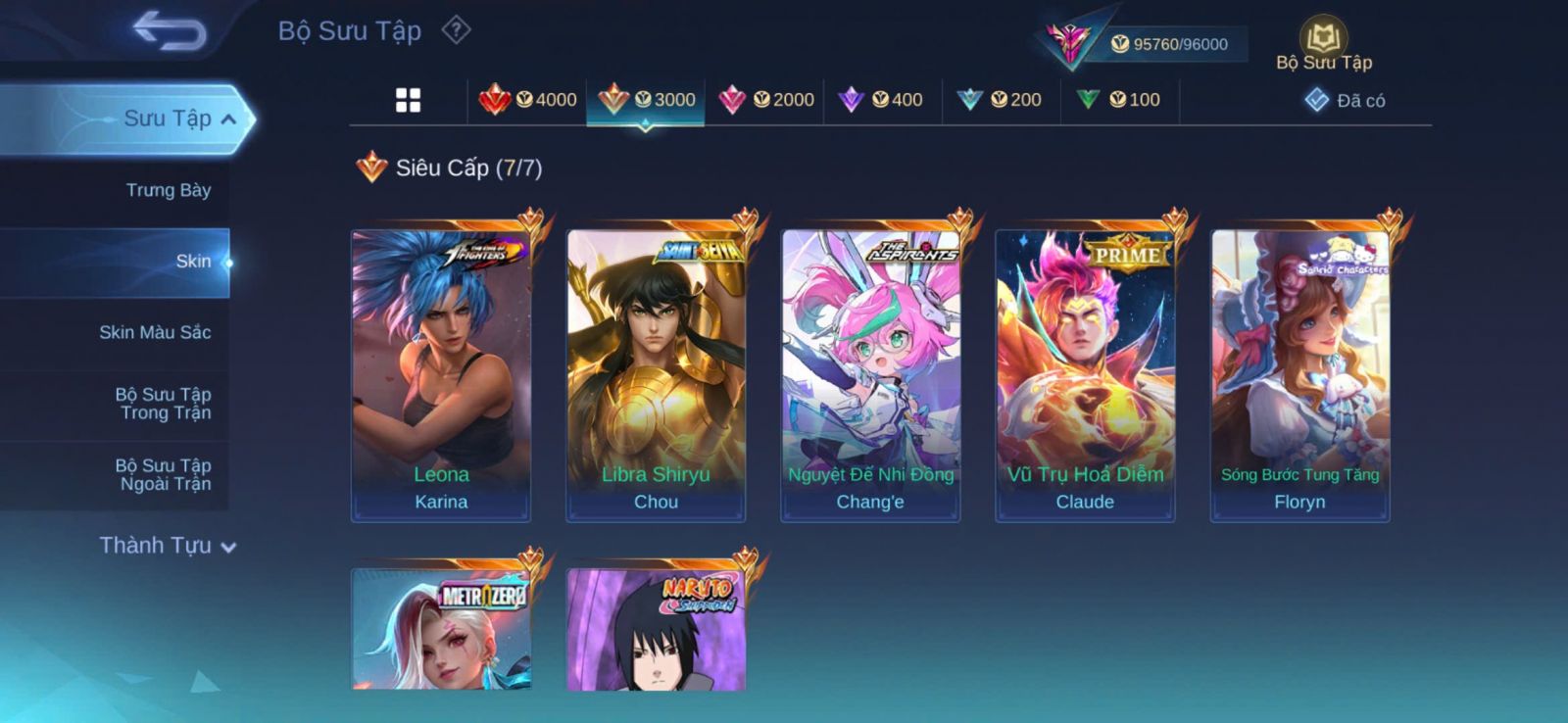Viewport: 1568px width, 723px height.
Task: Collapse the Sưu Tập sidebar section
Action: point(228,120)
